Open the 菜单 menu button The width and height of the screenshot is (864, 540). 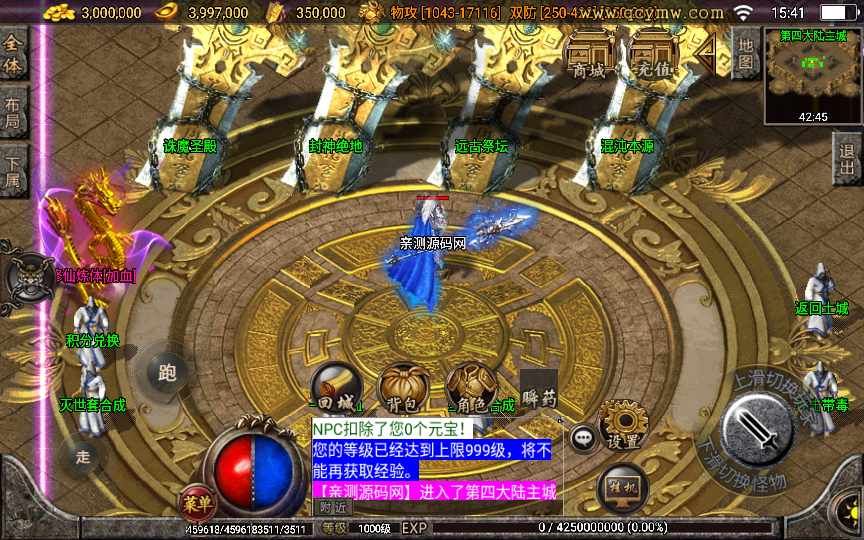tap(198, 501)
